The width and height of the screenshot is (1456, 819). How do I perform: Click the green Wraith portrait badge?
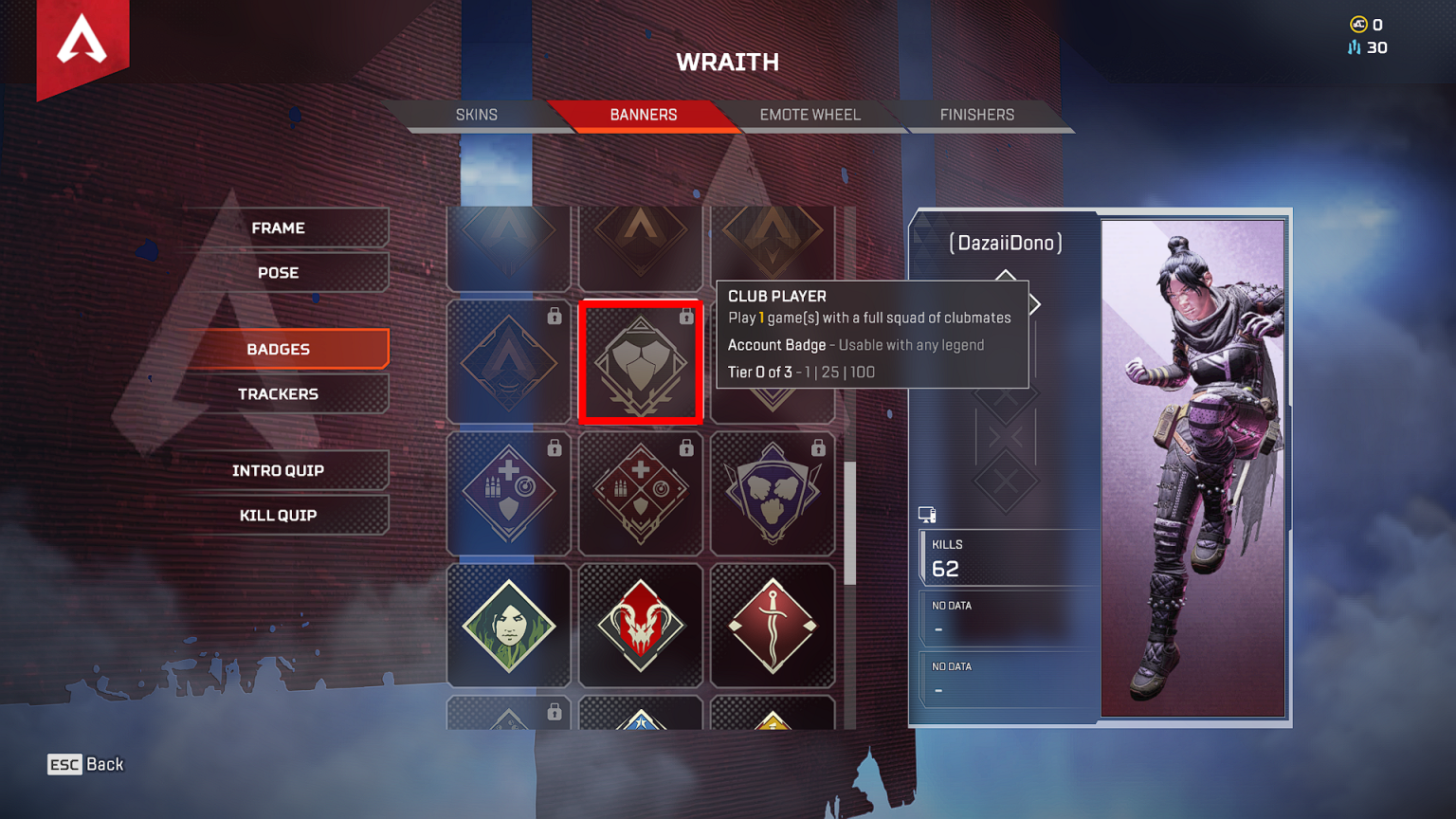click(509, 626)
